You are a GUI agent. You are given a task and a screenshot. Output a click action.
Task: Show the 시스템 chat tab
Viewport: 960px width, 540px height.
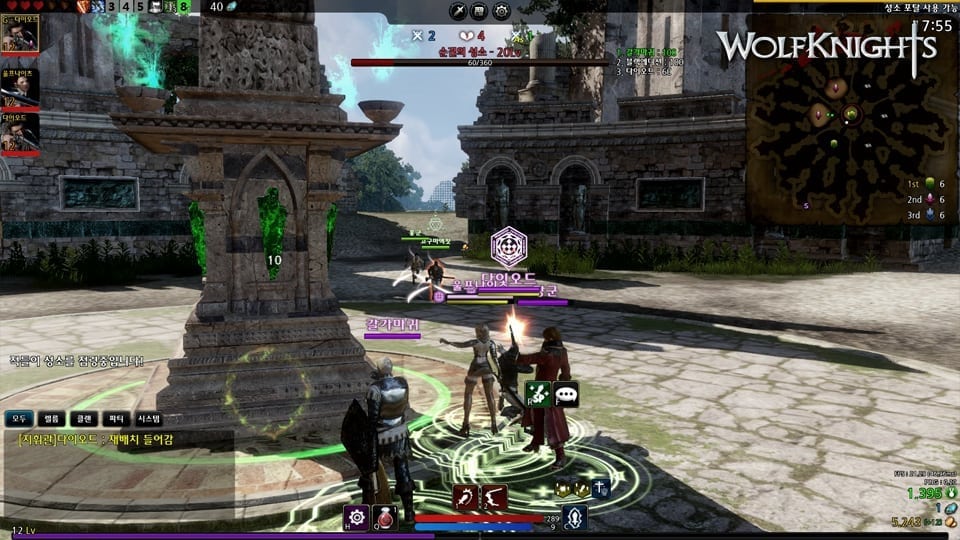(x=148, y=419)
